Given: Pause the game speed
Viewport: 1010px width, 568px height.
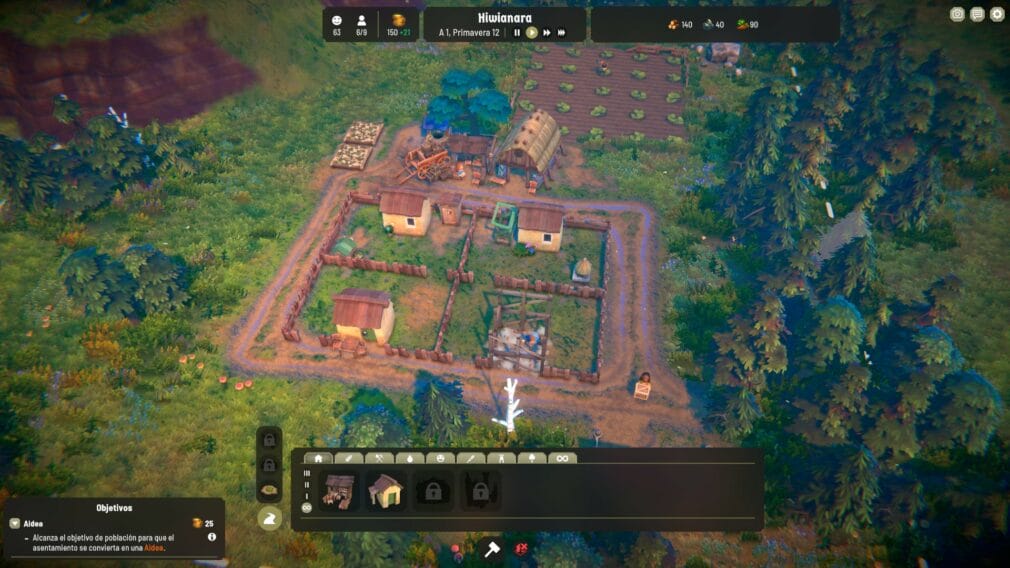Looking at the screenshot, I should pyautogui.click(x=517, y=32).
